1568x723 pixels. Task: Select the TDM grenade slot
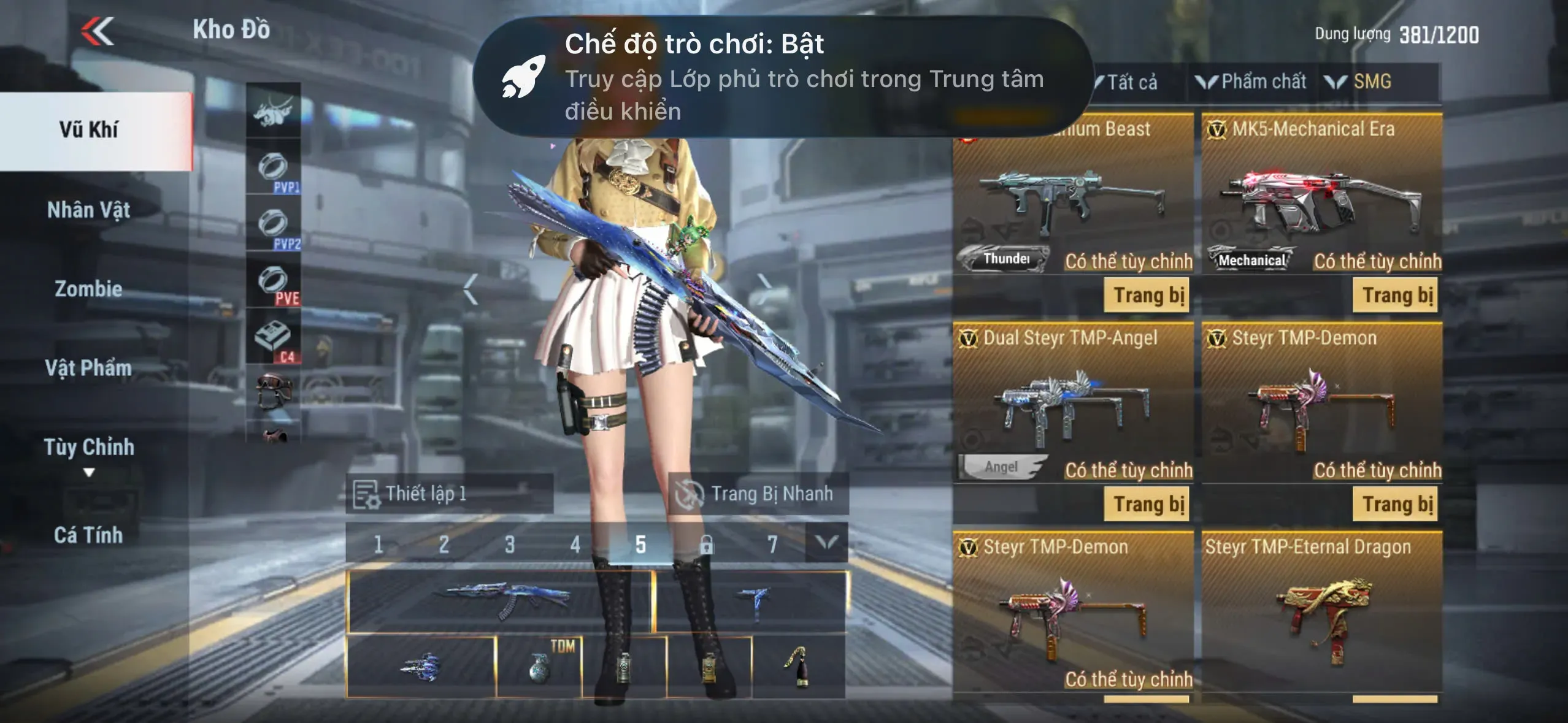pyautogui.click(x=539, y=667)
